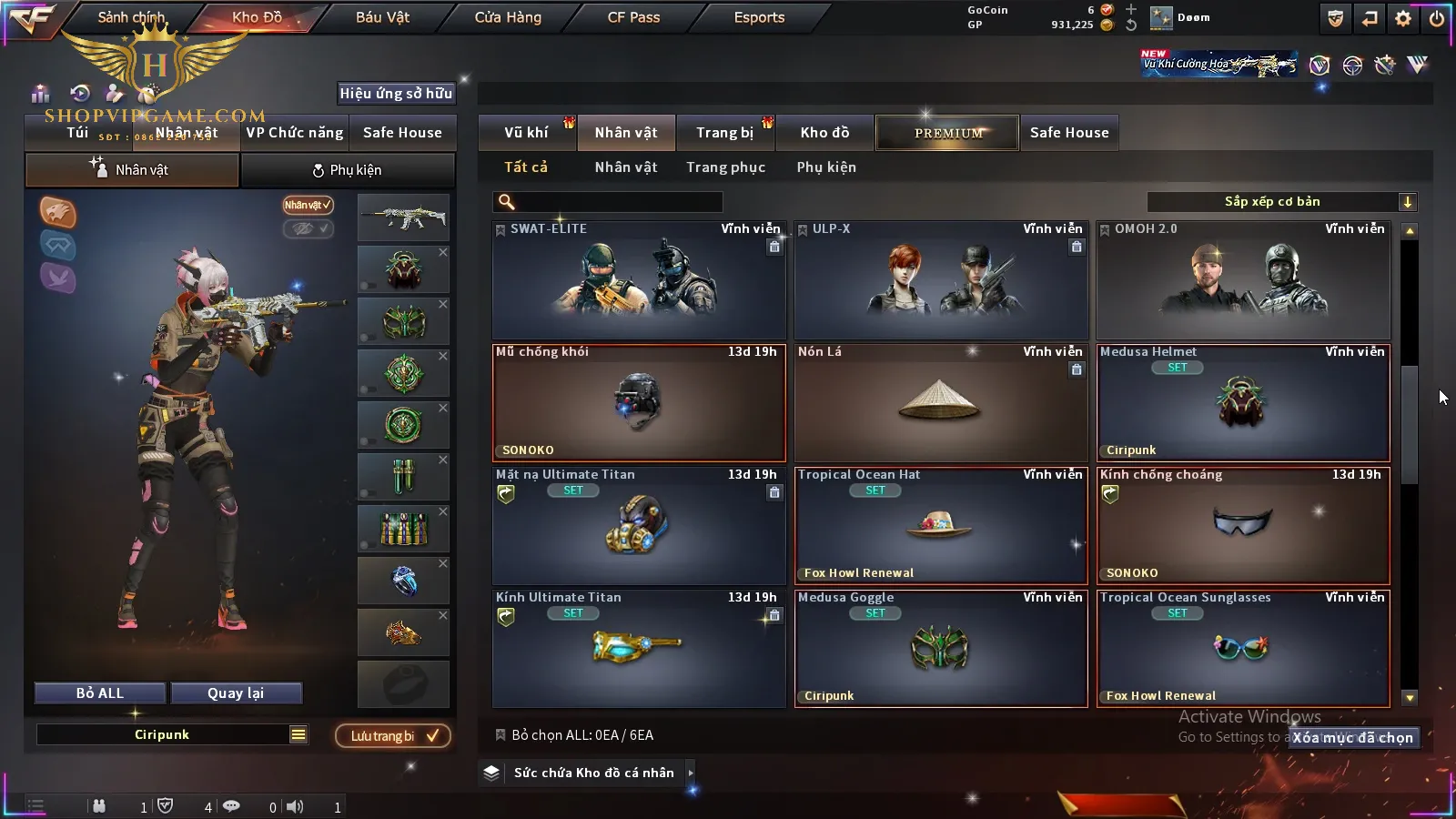Open the CF Pass menu

point(633,17)
